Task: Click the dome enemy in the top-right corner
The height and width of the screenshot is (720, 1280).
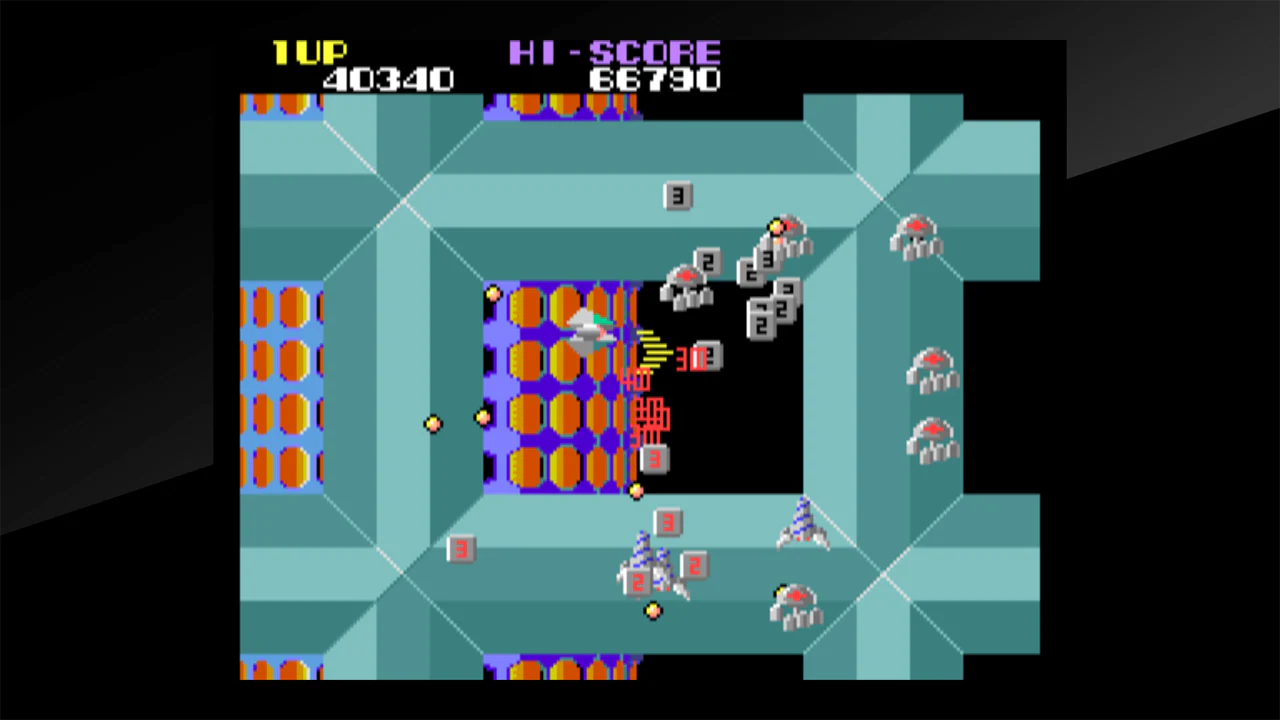Action: pyautogui.click(x=916, y=237)
